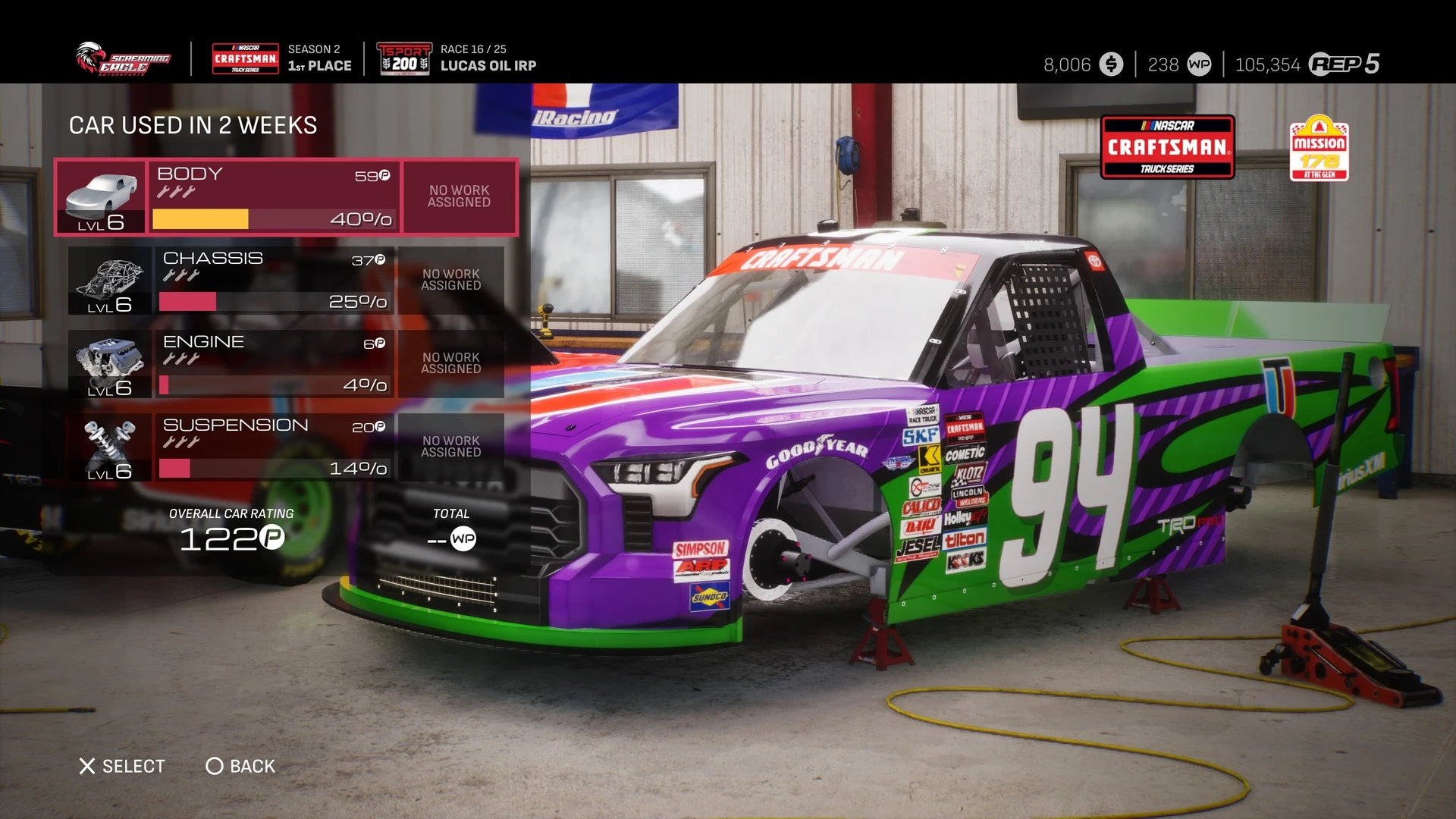Activate the Select option
Image resolution: width=1456 pixels, height=819 pixels.
[x=122, y=766]
